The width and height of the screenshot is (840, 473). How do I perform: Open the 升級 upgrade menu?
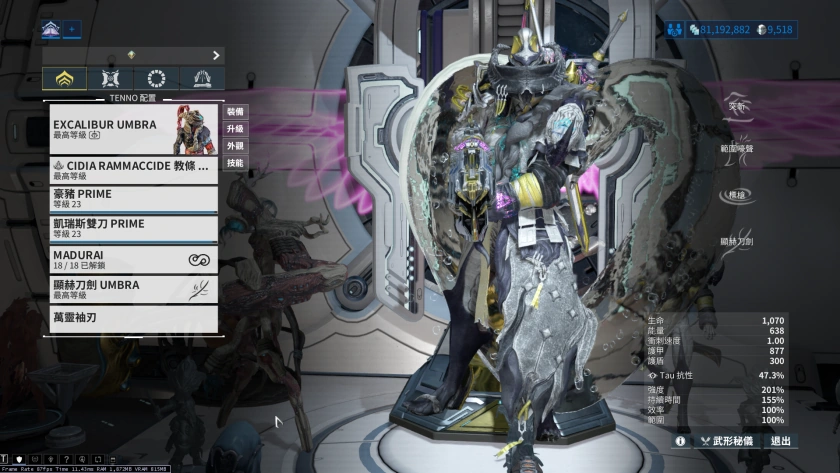pos(235,129)
